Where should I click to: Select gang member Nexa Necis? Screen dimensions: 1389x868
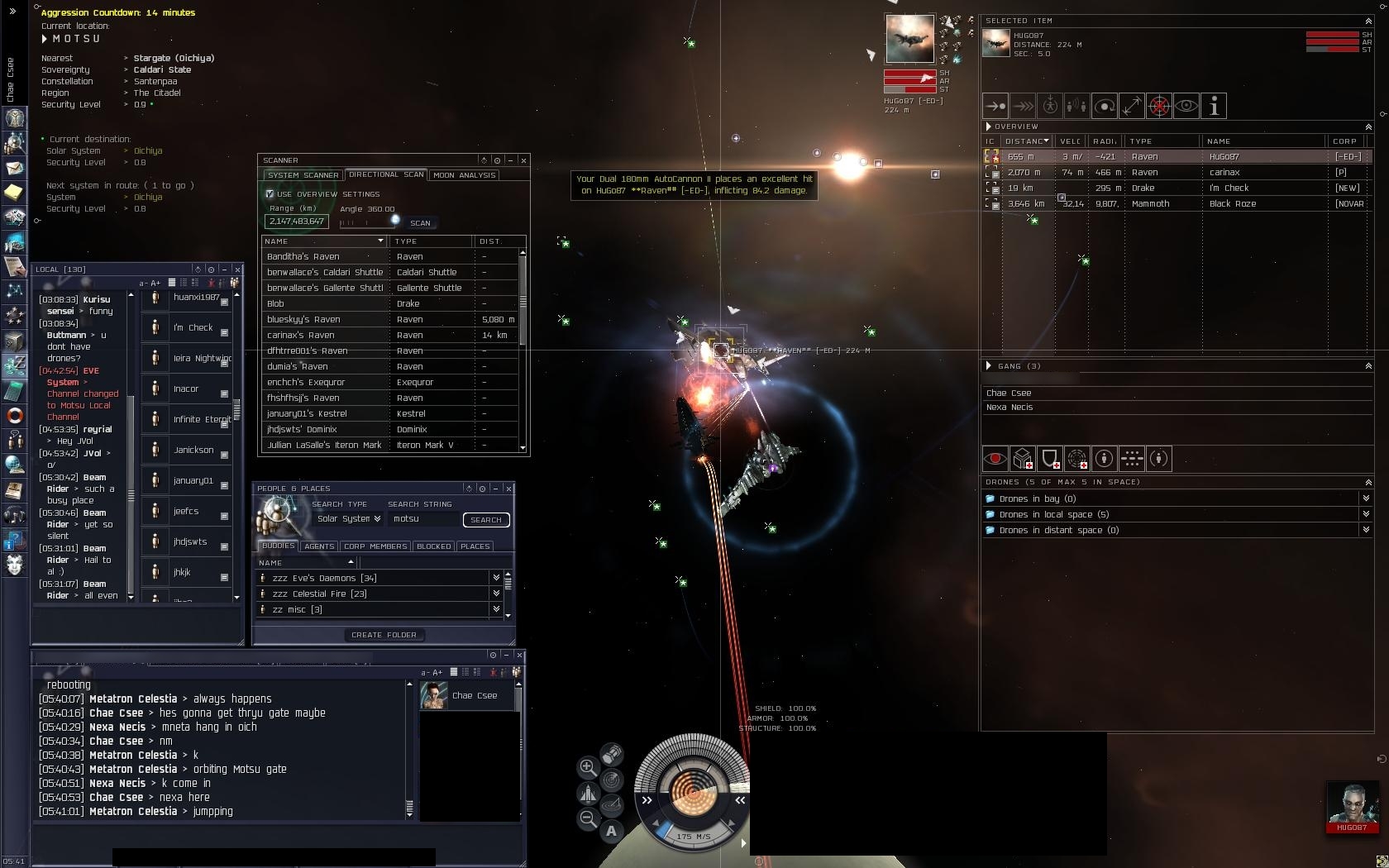(x=1010, y=407)
